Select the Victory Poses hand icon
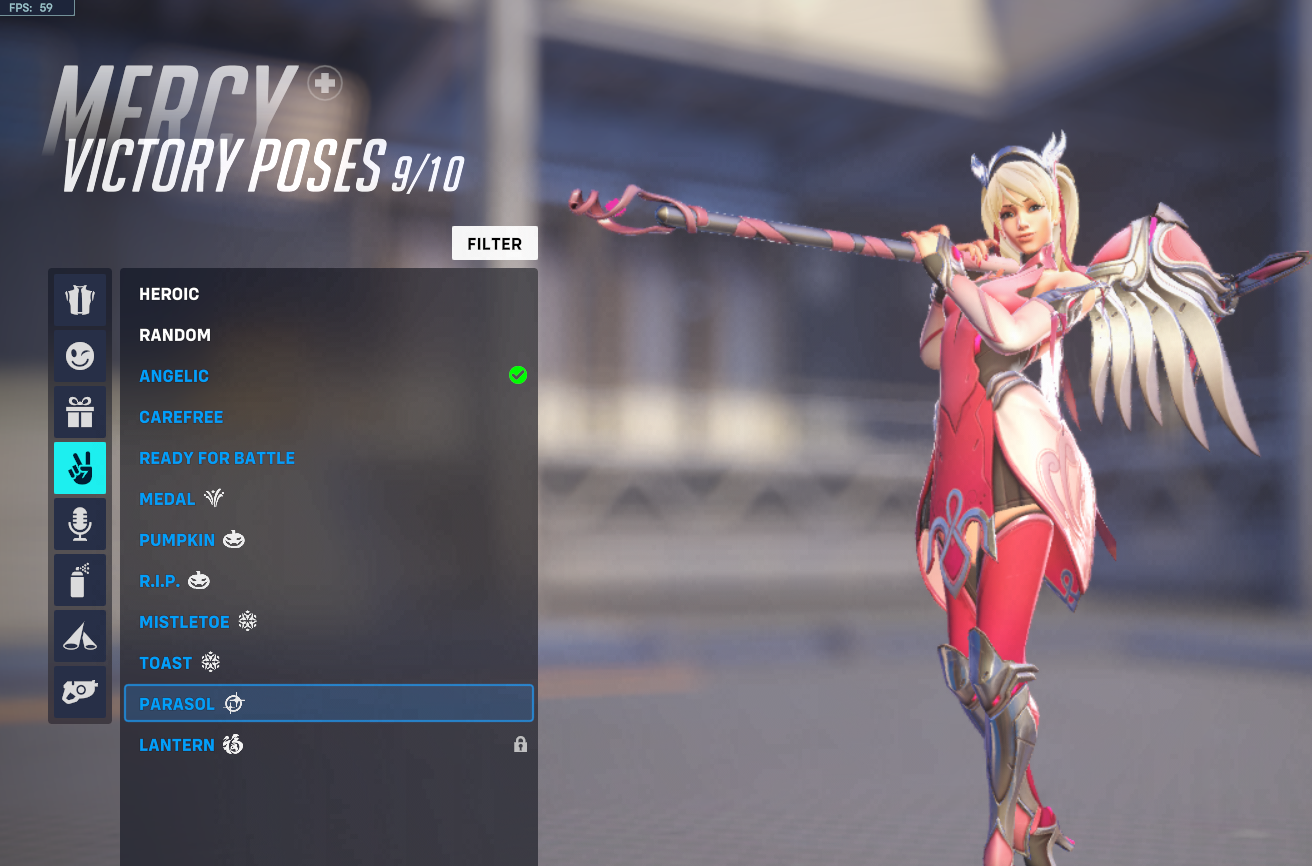Image resolution: width=1312 pixels, height=866 pixels. tap(80, 467)
